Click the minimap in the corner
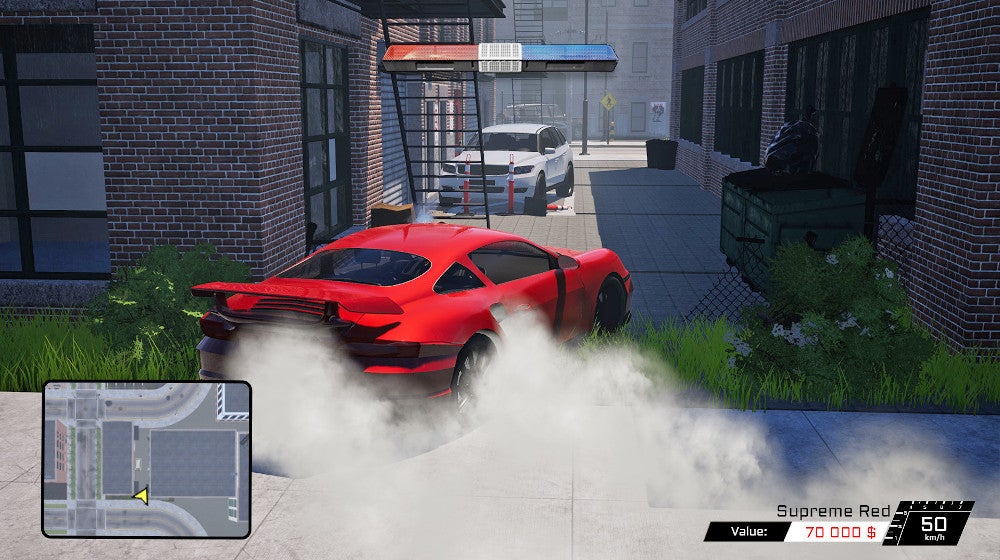Image resolution: width=1000 pixels, height=560 pixels. point(146,458)
